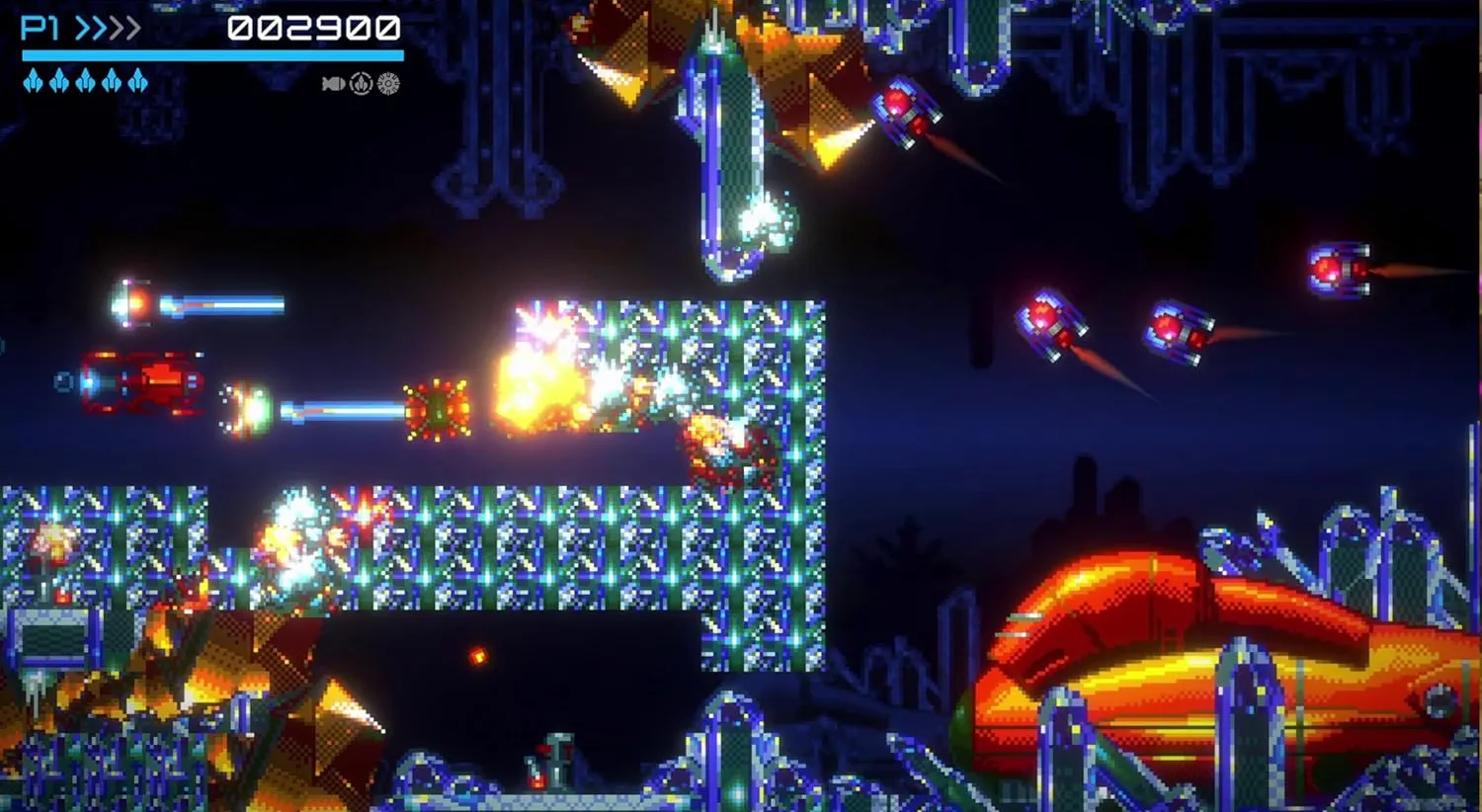
Task: Select the missile weapon icon
Action: click(333, 84)
